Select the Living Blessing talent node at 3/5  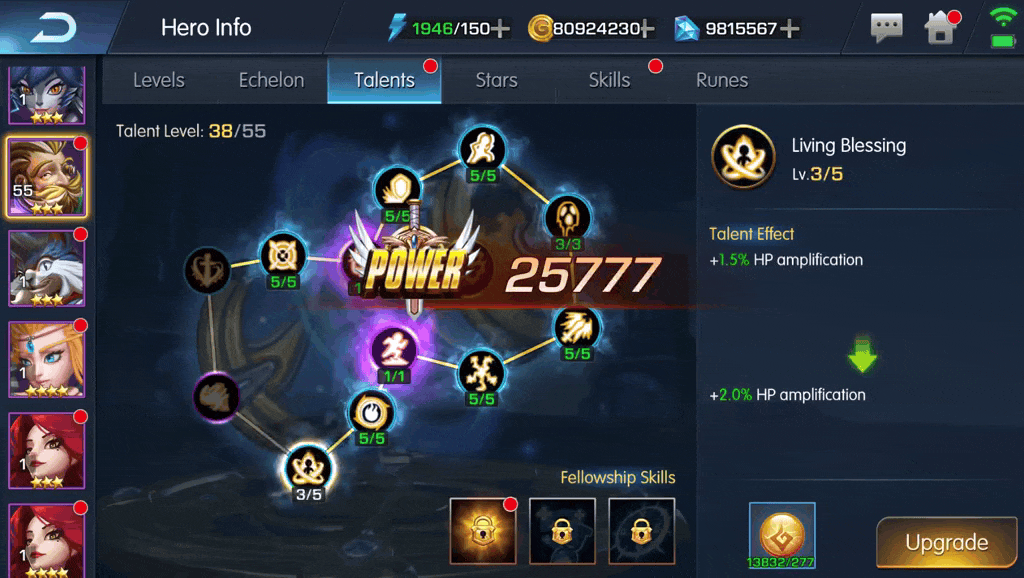[307, 467]
